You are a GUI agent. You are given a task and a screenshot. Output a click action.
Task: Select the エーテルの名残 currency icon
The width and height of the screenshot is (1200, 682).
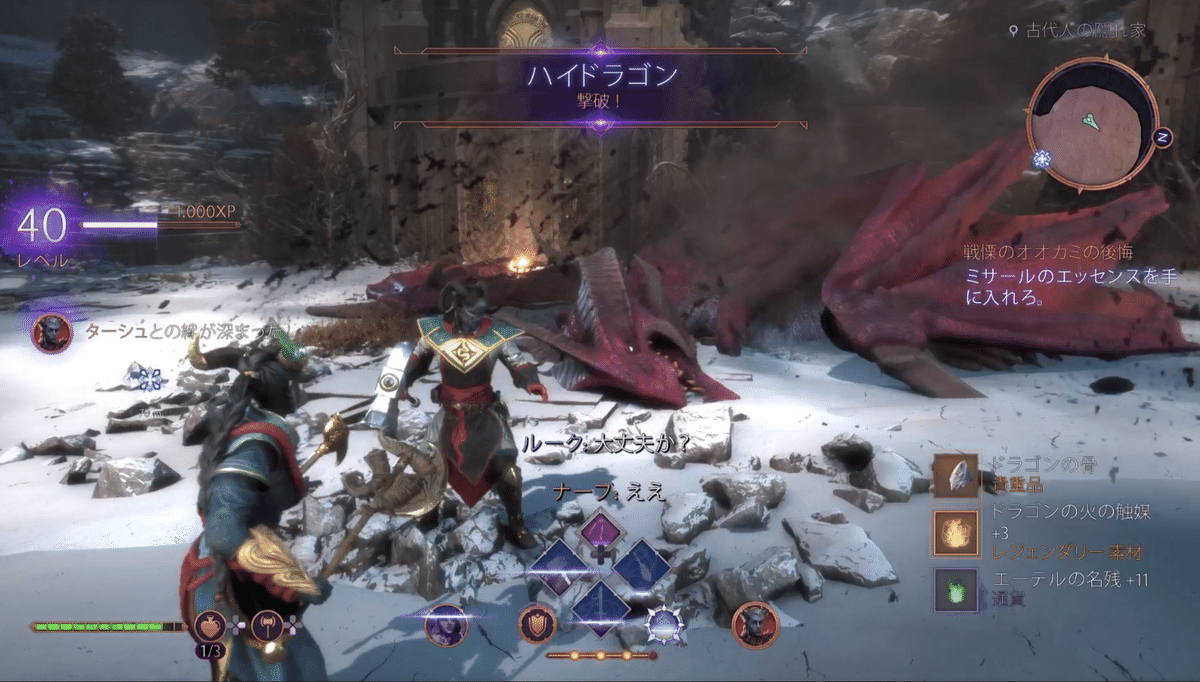955,590
